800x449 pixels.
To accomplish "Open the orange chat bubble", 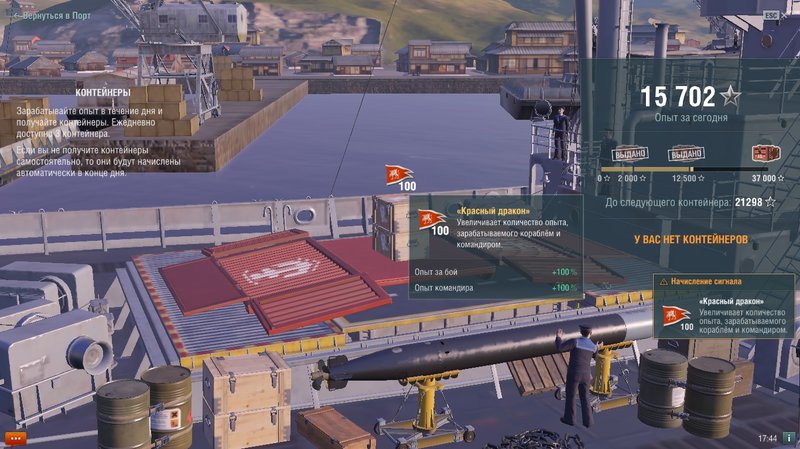I will (15, 437).
